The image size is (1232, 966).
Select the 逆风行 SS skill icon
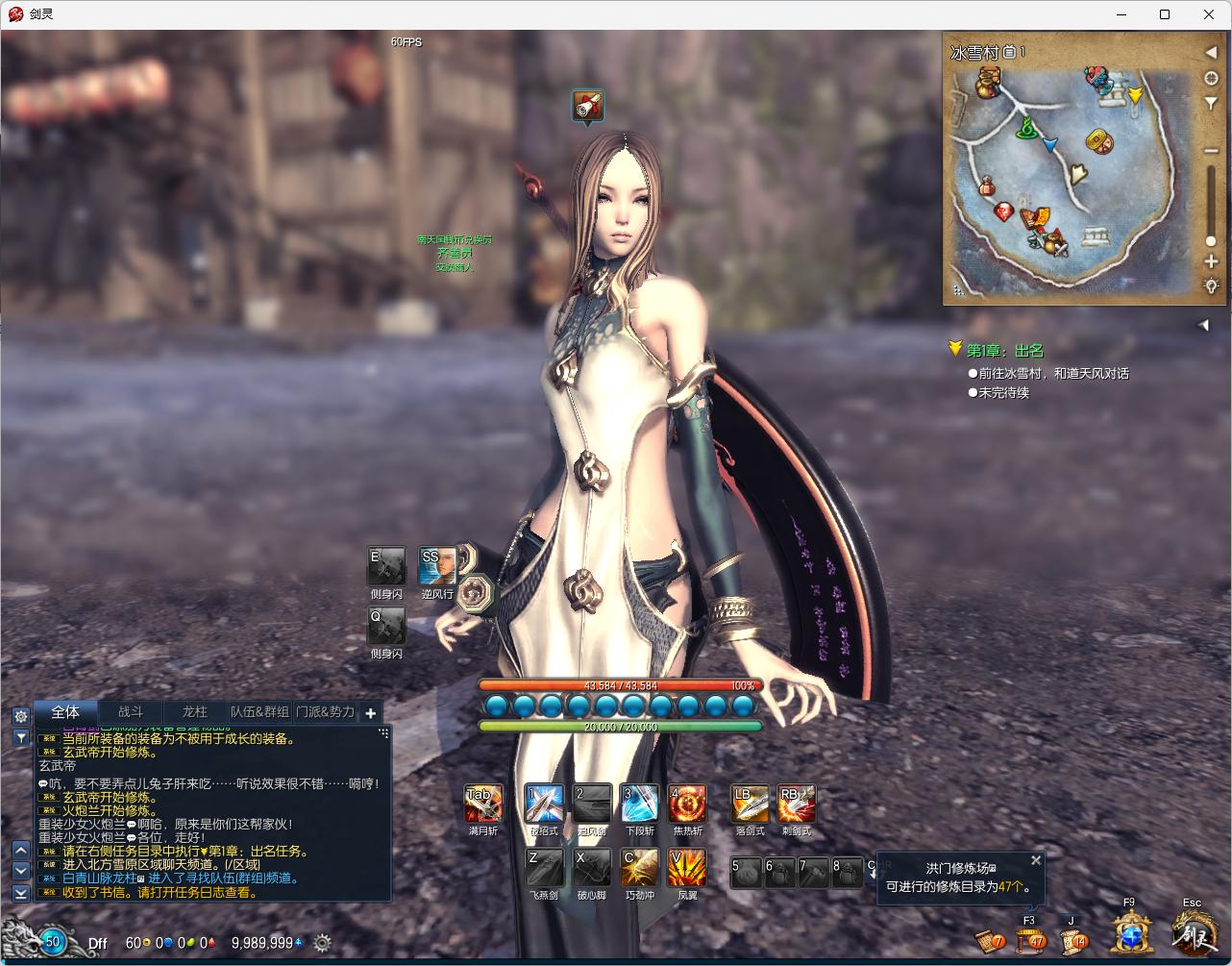(x=437, y=566)
